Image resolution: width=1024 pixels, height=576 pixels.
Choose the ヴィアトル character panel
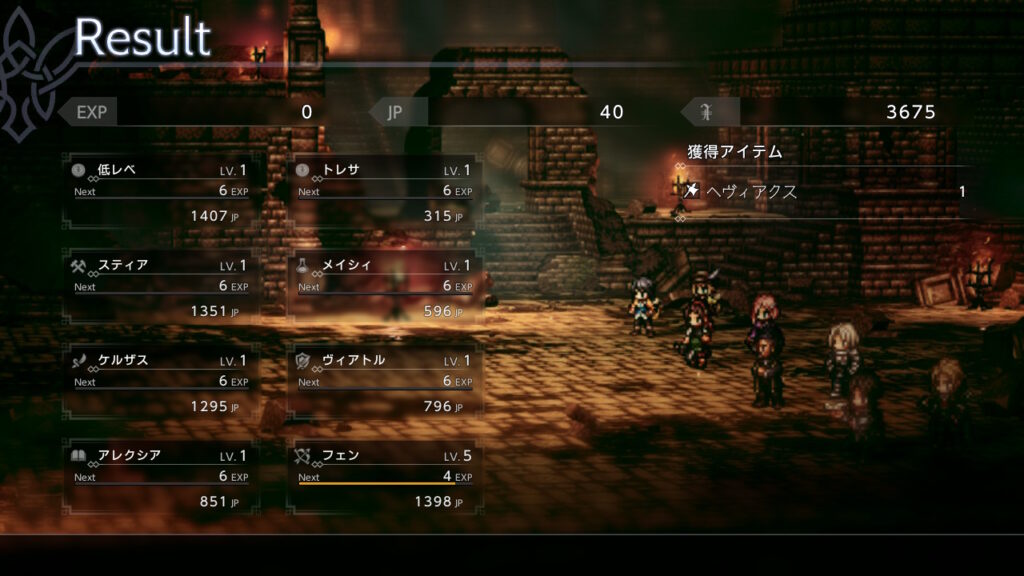(384, 383)
